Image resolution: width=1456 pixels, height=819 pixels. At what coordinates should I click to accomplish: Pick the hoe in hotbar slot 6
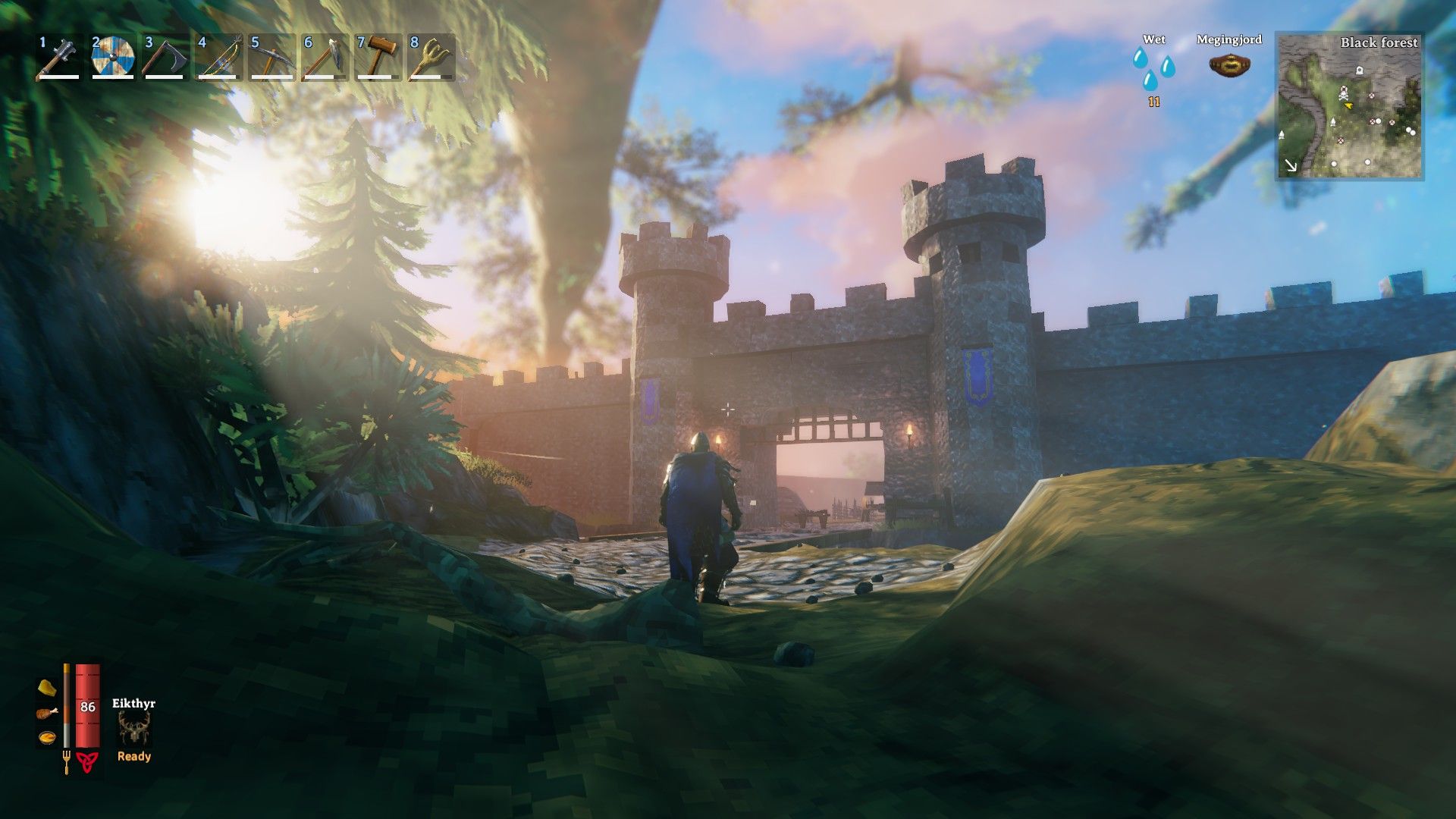(325, 58)
